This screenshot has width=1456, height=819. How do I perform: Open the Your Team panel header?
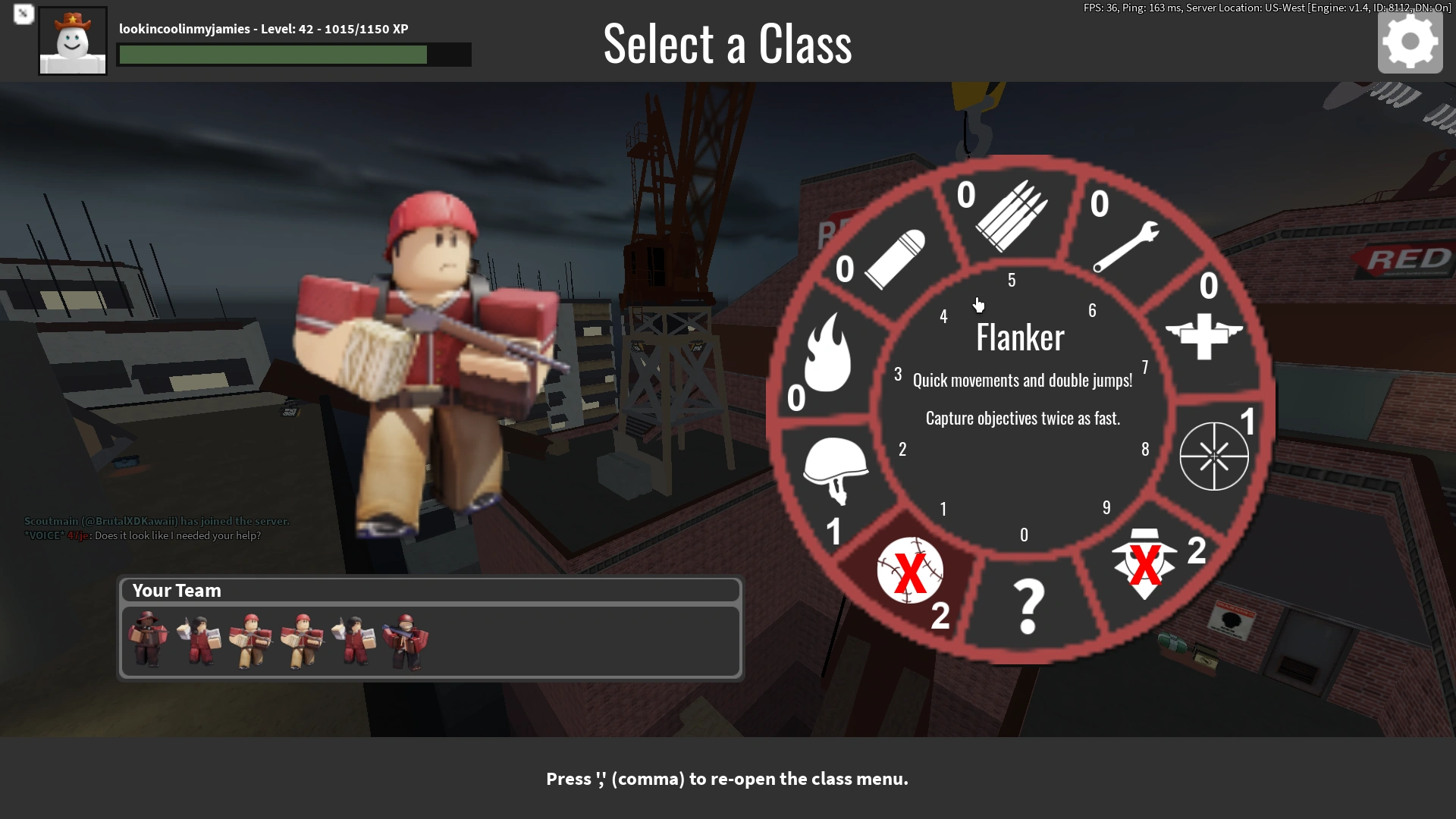[176, 590]
